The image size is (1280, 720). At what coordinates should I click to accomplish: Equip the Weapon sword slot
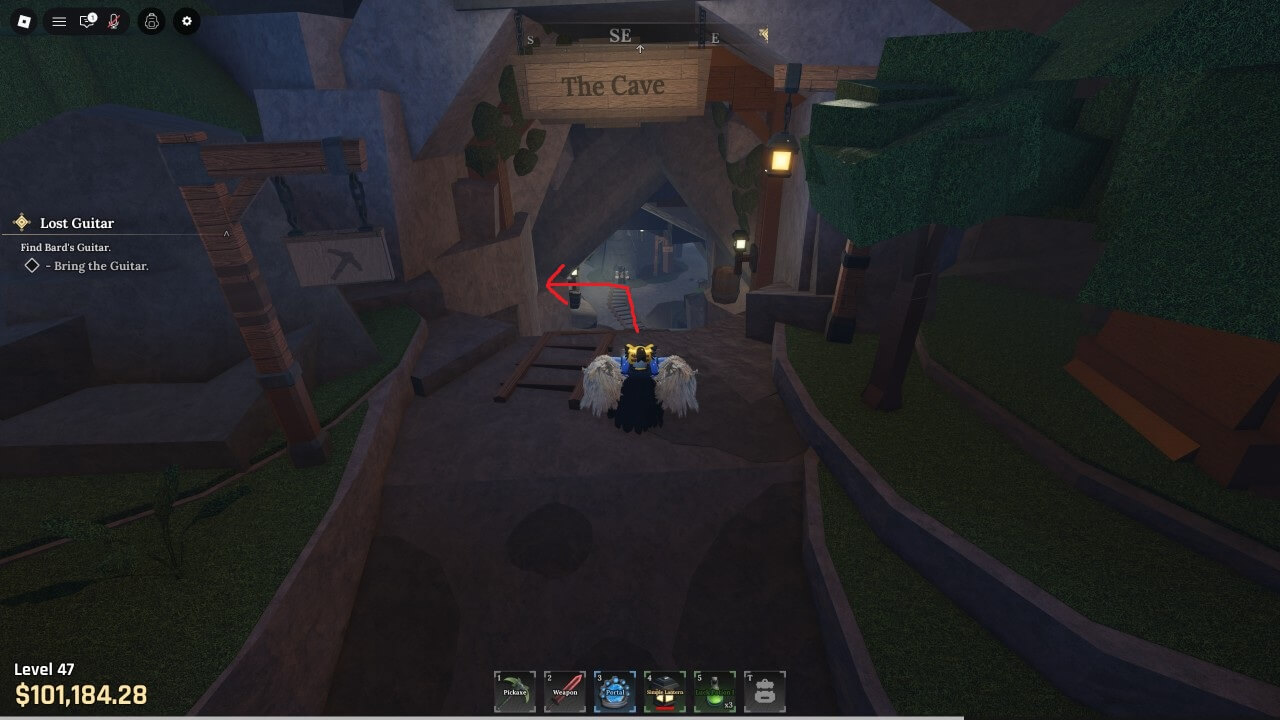[x=565, y=691]
